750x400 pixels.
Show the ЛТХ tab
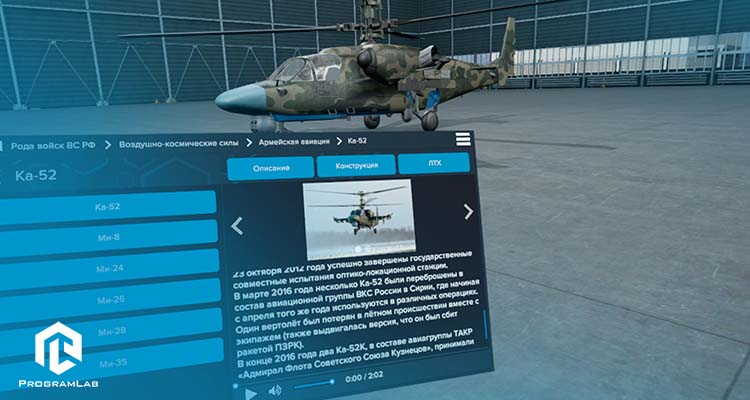pyautogui.click(x=433, y=163)
